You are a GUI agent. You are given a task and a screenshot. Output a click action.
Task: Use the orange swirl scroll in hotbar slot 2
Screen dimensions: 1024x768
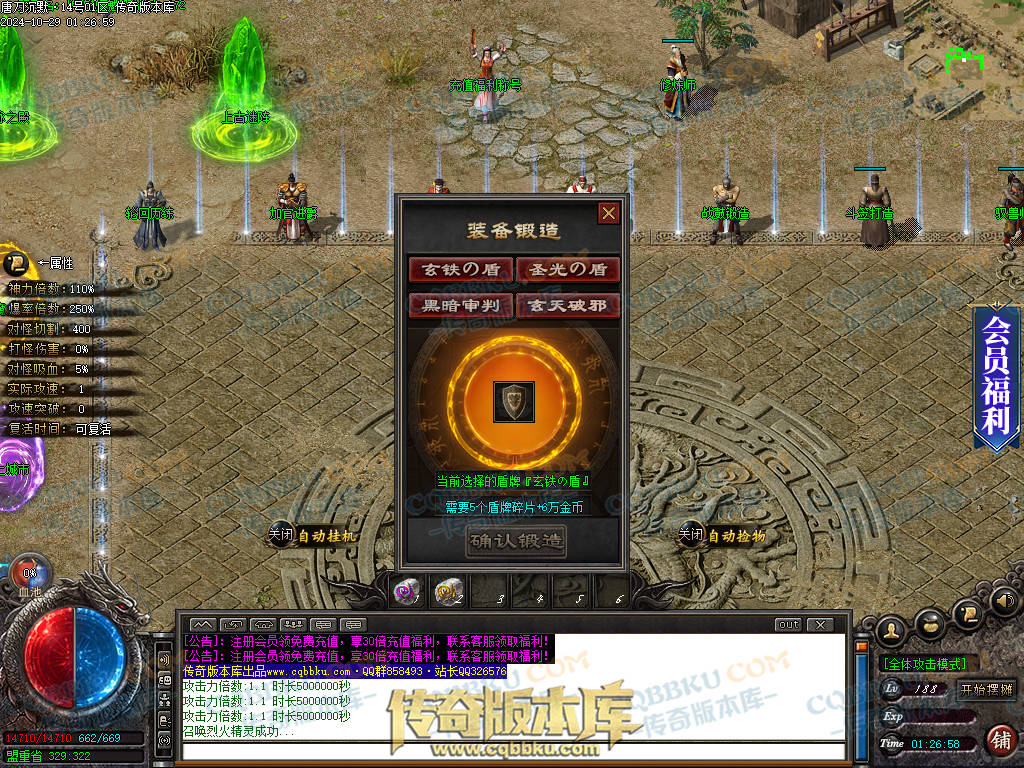(447, 592)
